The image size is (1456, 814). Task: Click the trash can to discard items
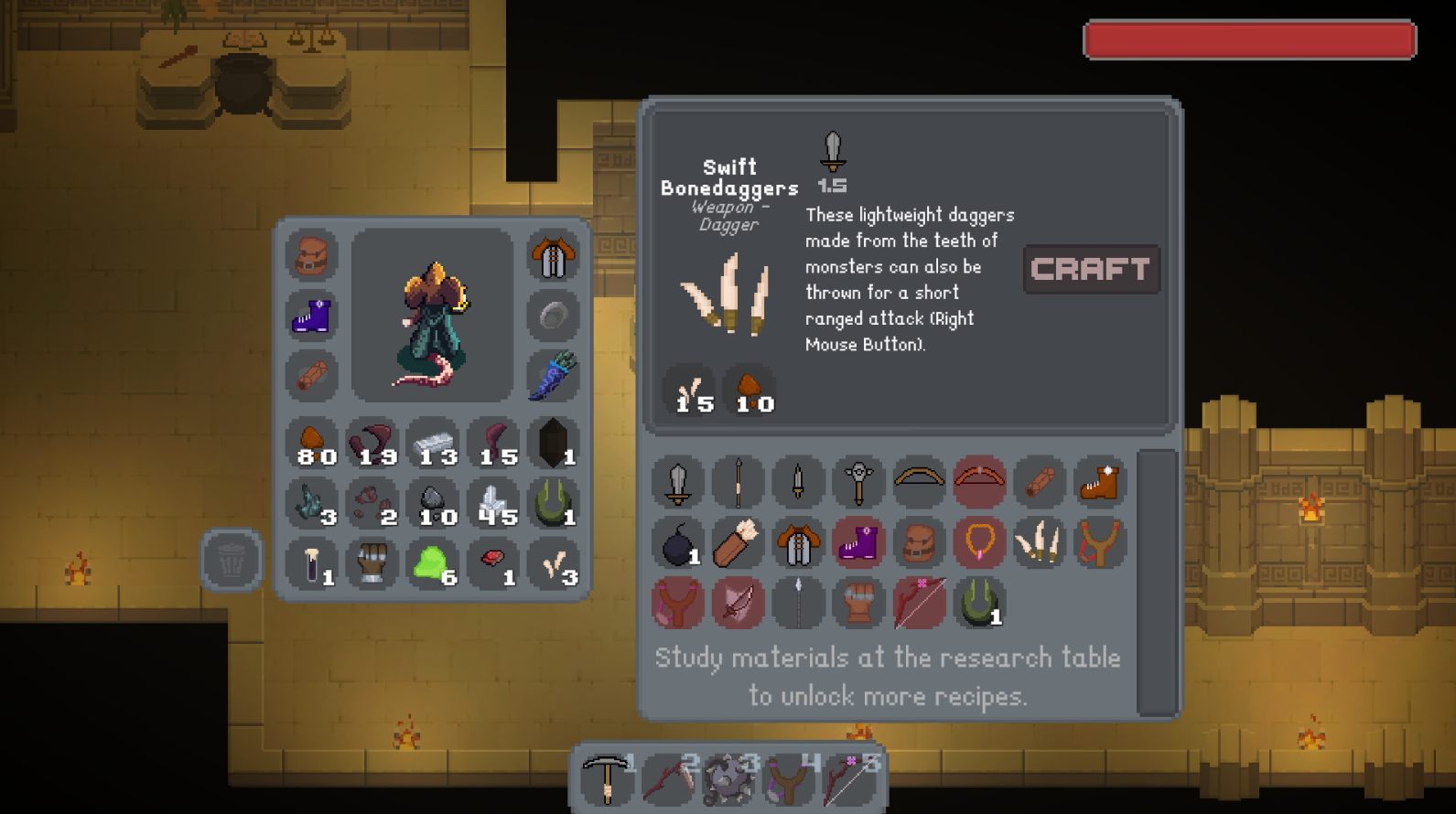229,562
